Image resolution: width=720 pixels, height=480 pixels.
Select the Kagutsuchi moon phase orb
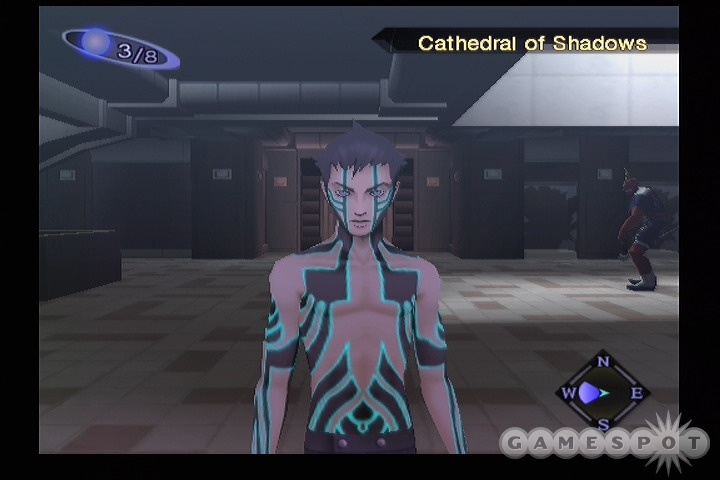tap(97, 43)
